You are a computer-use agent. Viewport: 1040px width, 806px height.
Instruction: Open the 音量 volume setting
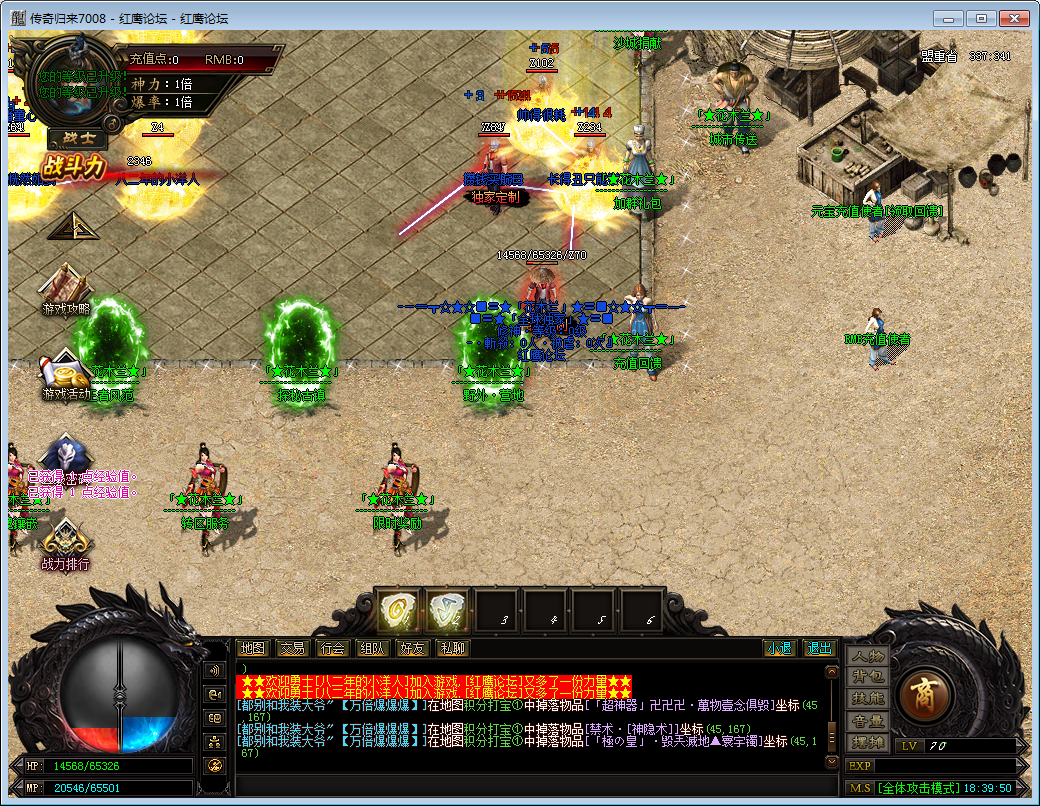point(867,721)
